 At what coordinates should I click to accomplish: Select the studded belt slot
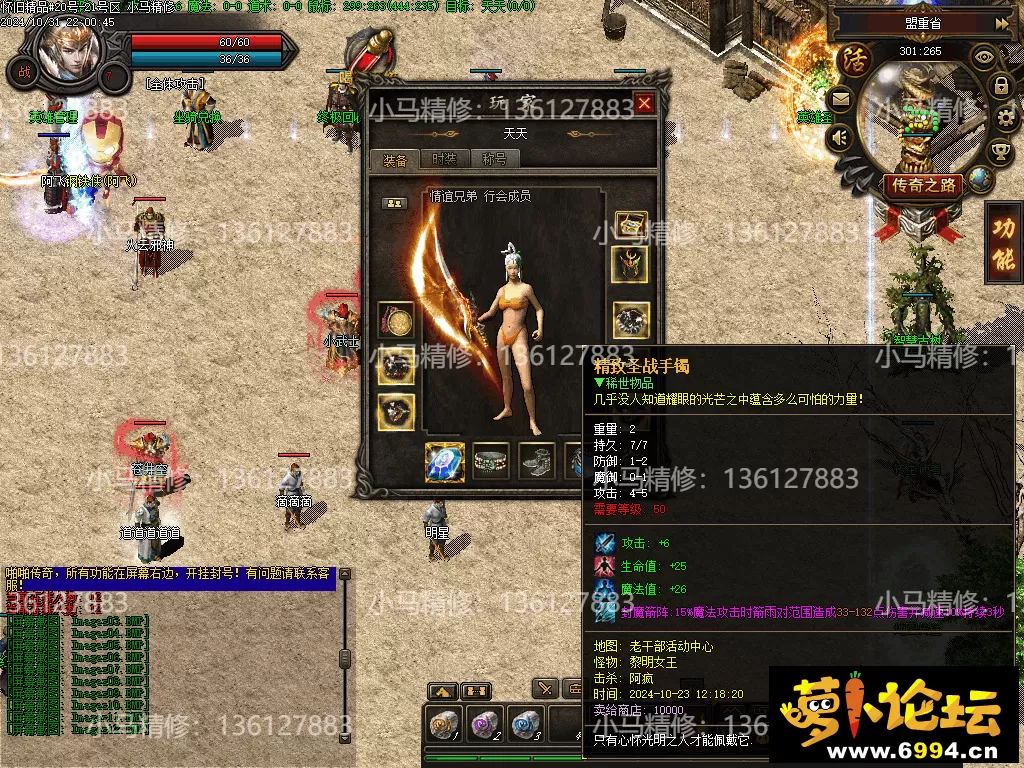point(491,461)
